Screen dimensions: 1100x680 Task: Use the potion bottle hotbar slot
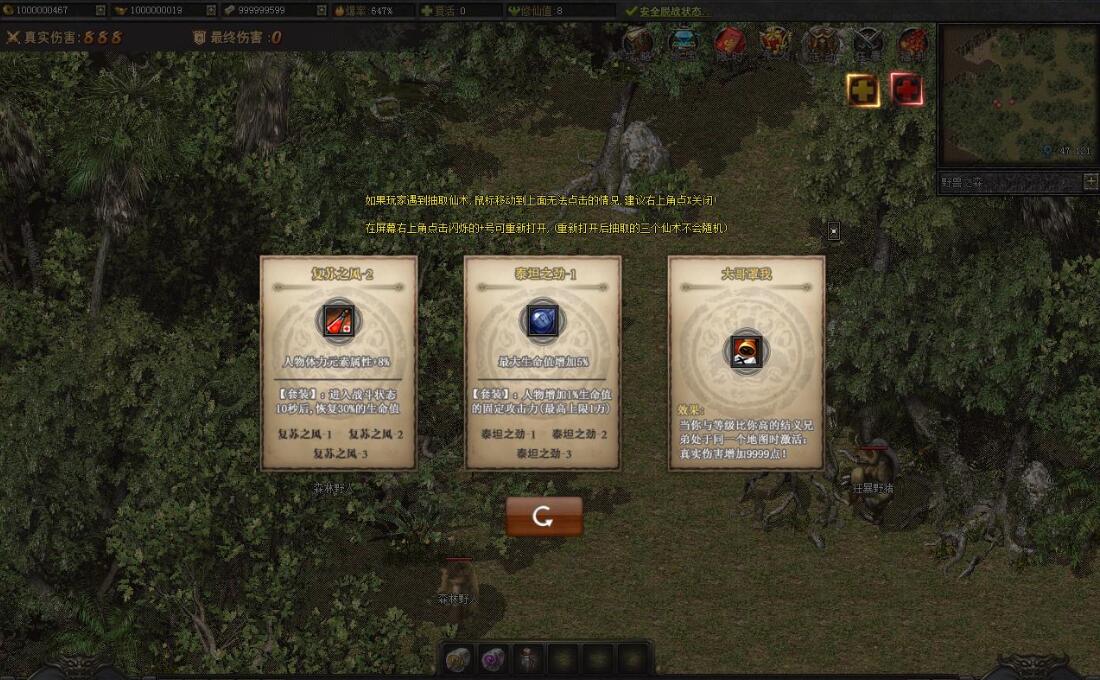click(x=527, y=659)
